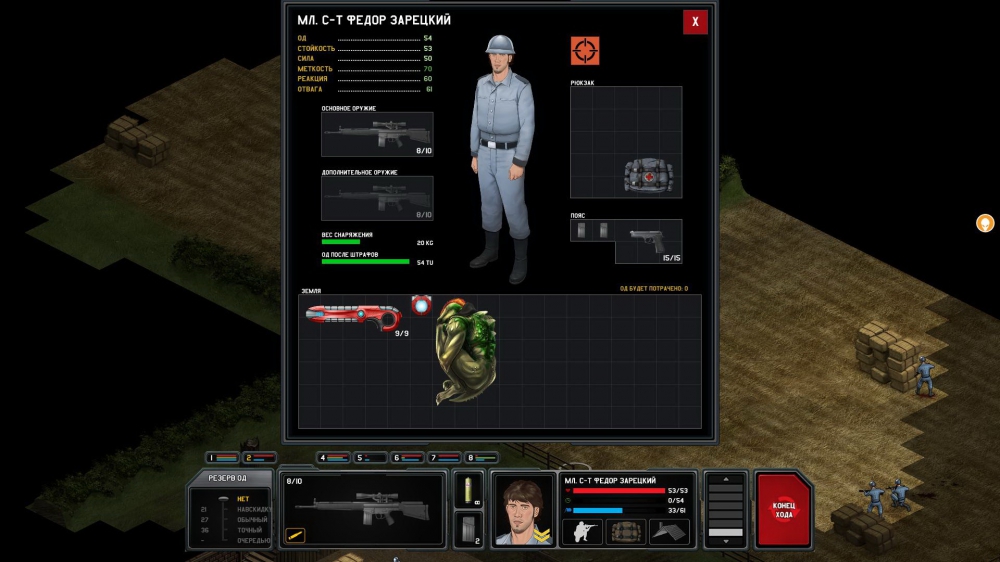End the turn with the red Конец Хода button
This screenshot has width=1000, height=562.
(x=784, y=509)
